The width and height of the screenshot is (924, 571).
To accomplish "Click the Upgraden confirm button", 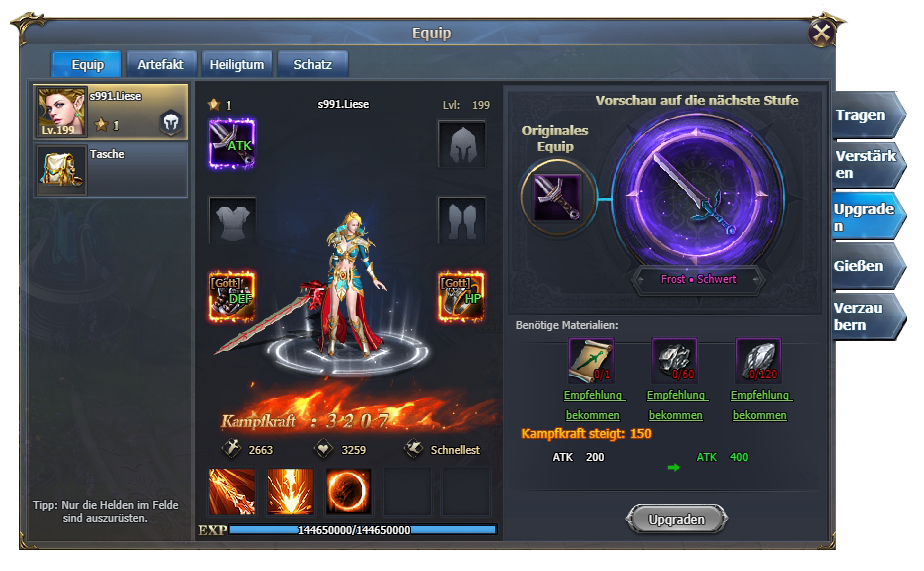I will [676, 519].
